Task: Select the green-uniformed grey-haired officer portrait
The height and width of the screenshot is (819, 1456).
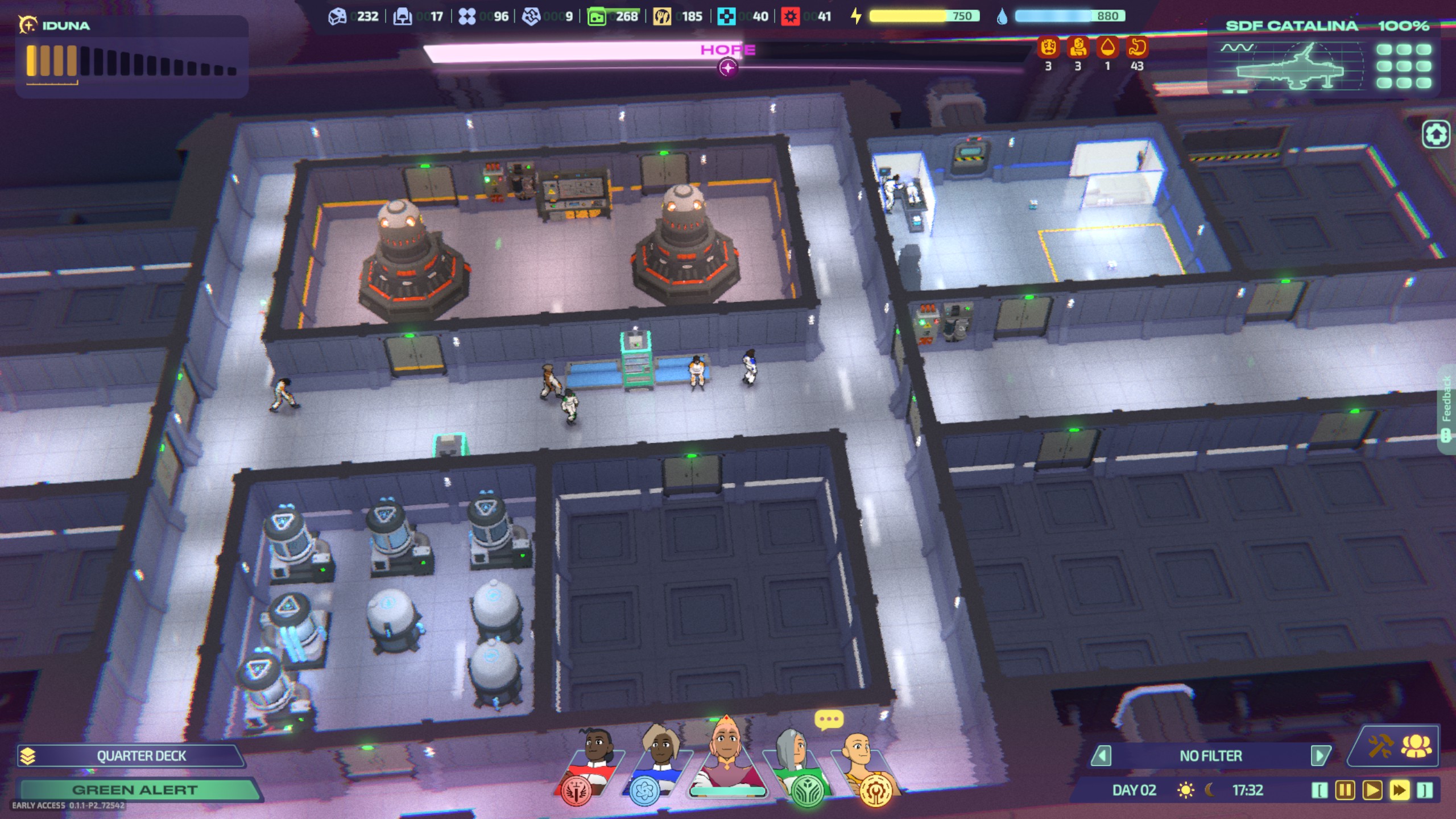Action: [796, 765]
